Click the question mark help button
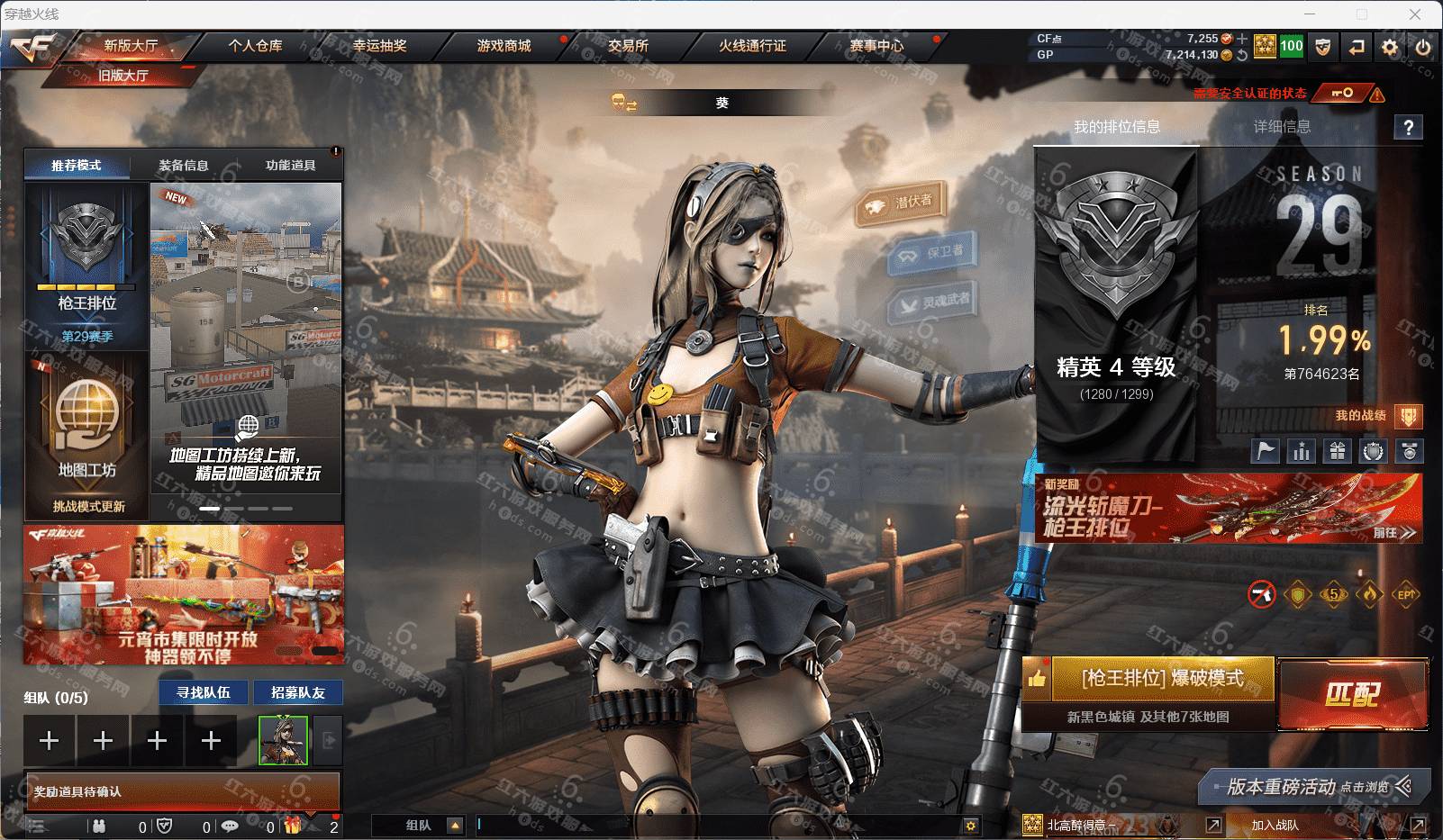1443x840 pixels. pyautogui.click(x=1409, y=128)
